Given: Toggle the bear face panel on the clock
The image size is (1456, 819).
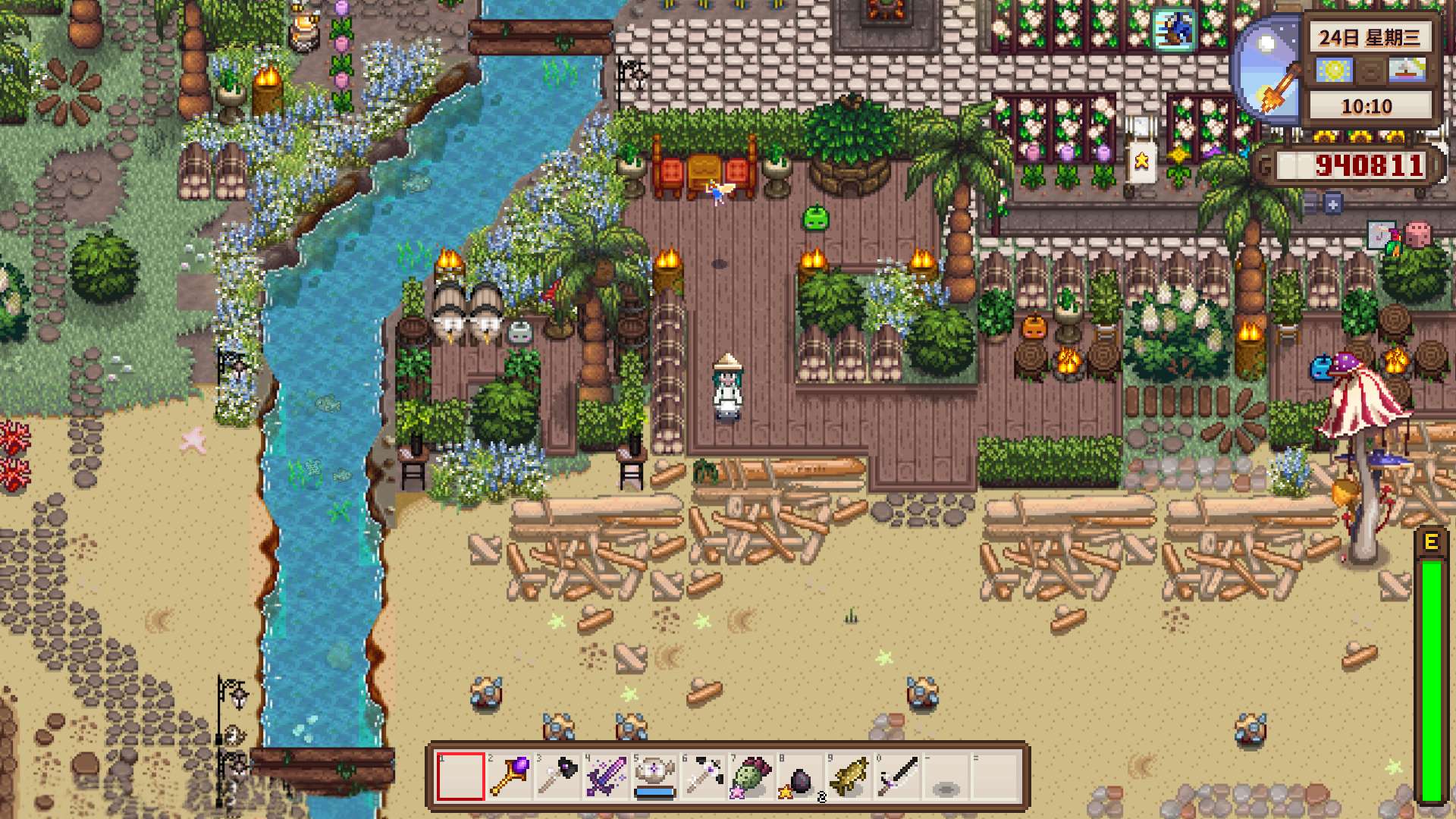Looking at the screenshot, I should (x=1370, y=69).
